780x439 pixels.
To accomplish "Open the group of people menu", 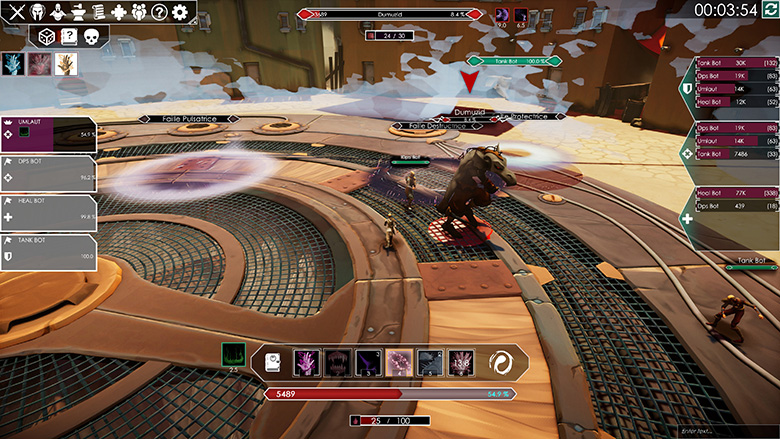I will tap(139, 13).
